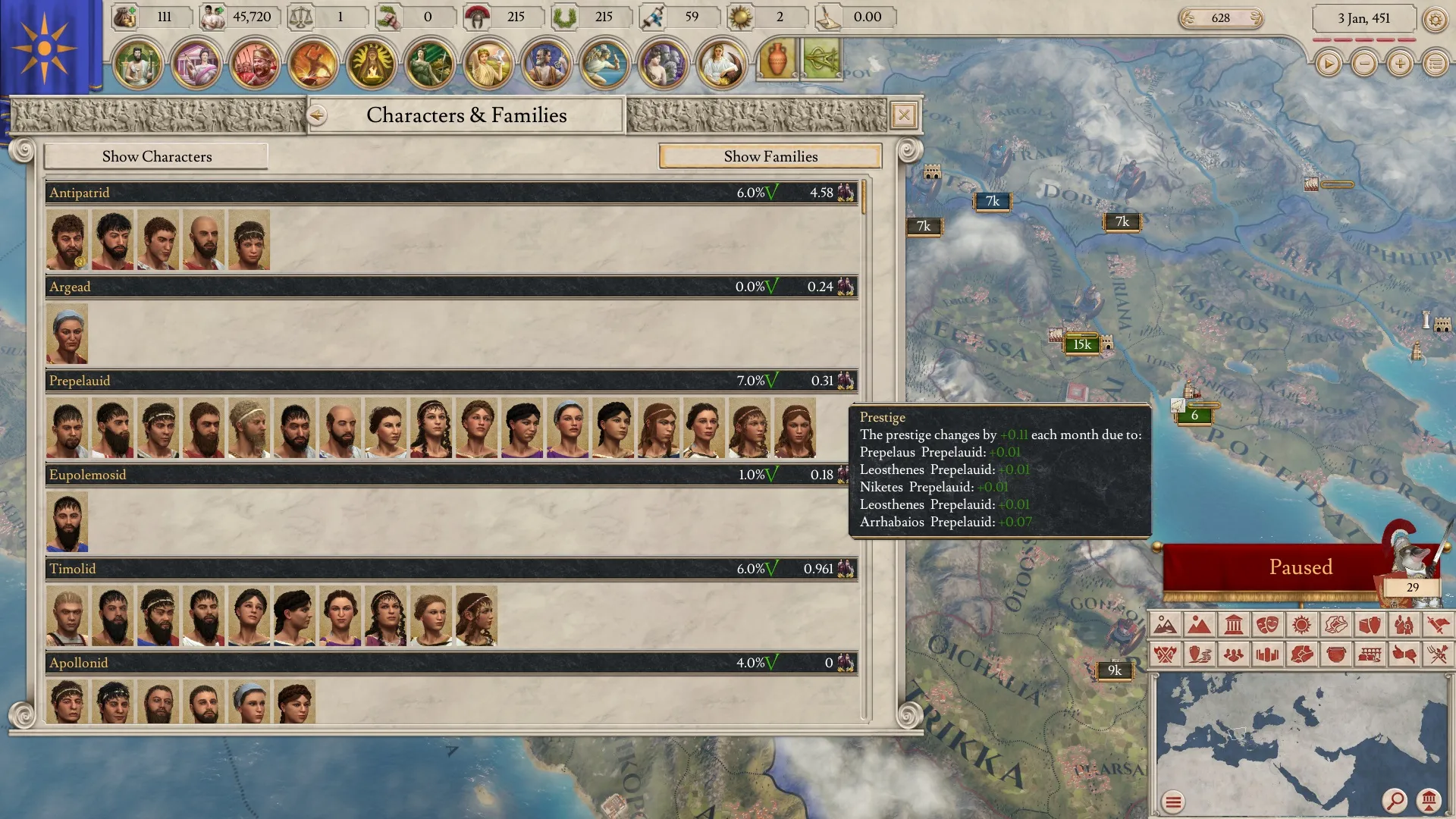Increase game speed with plus button
This screenshot has height=819, width=1456.
pos(1400,64)
